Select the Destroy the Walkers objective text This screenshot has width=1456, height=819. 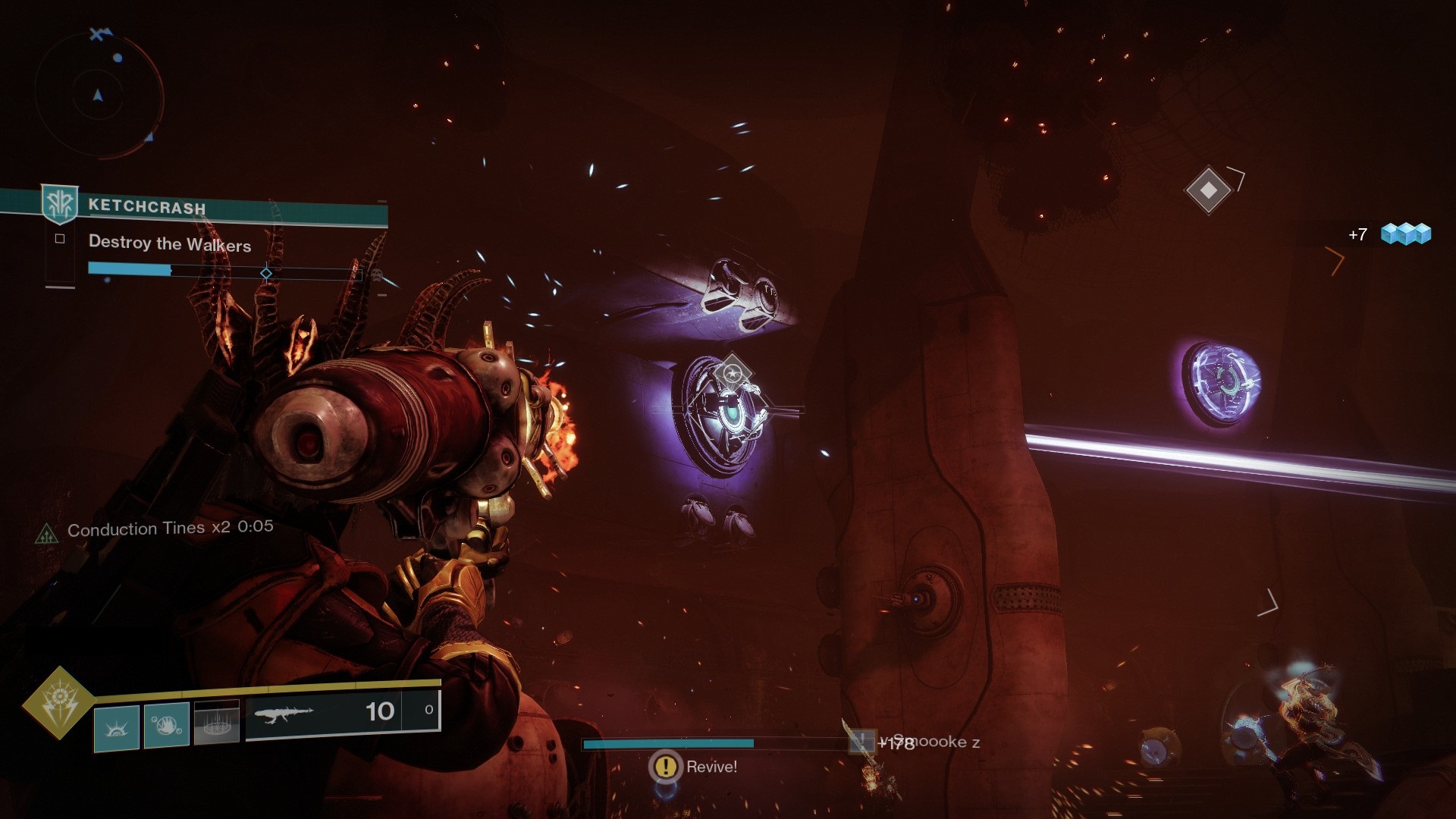pyautogui.click(x=170, y=244)
